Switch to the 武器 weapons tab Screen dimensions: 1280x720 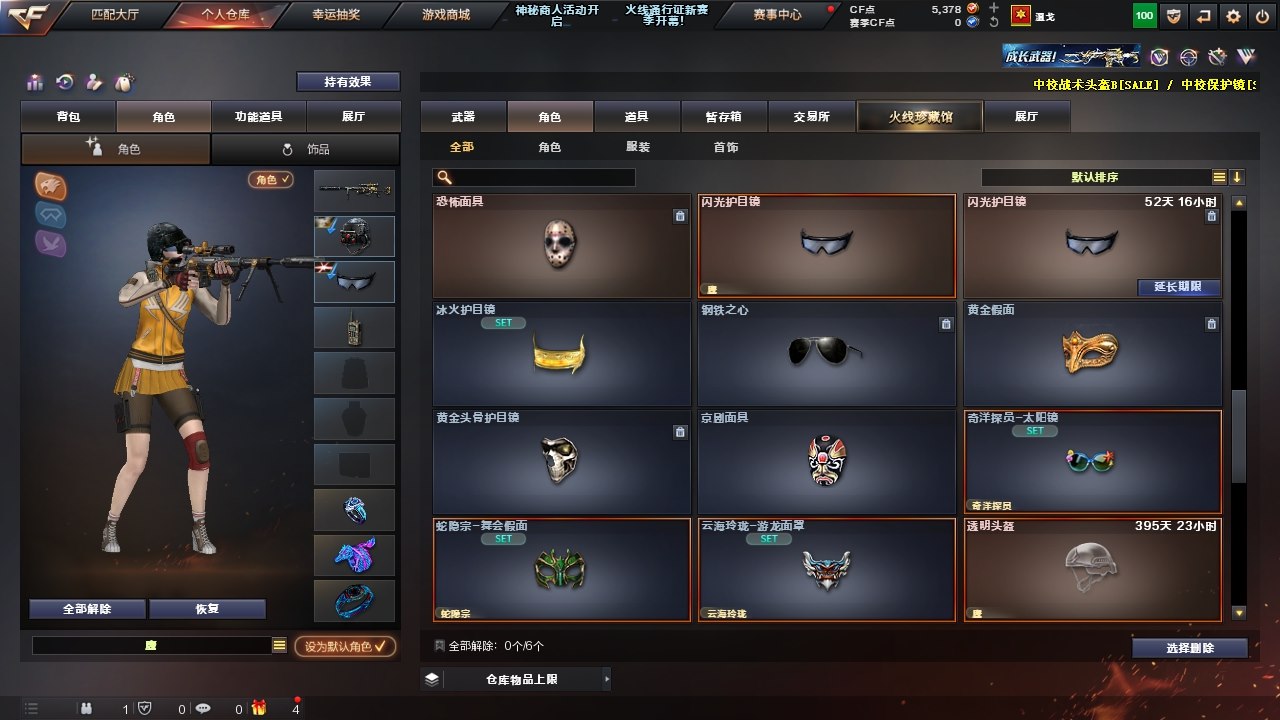[463, 117]
